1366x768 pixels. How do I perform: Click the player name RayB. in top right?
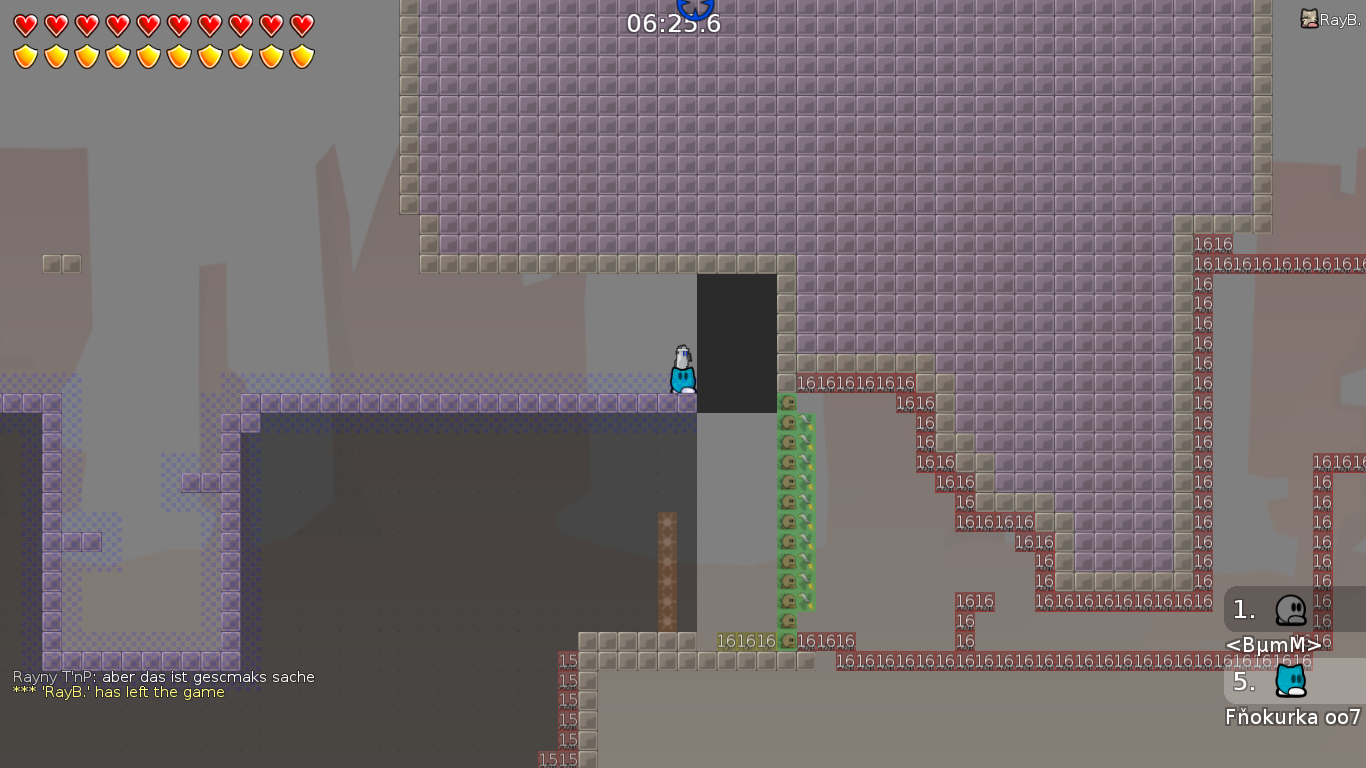point(1339,17)
